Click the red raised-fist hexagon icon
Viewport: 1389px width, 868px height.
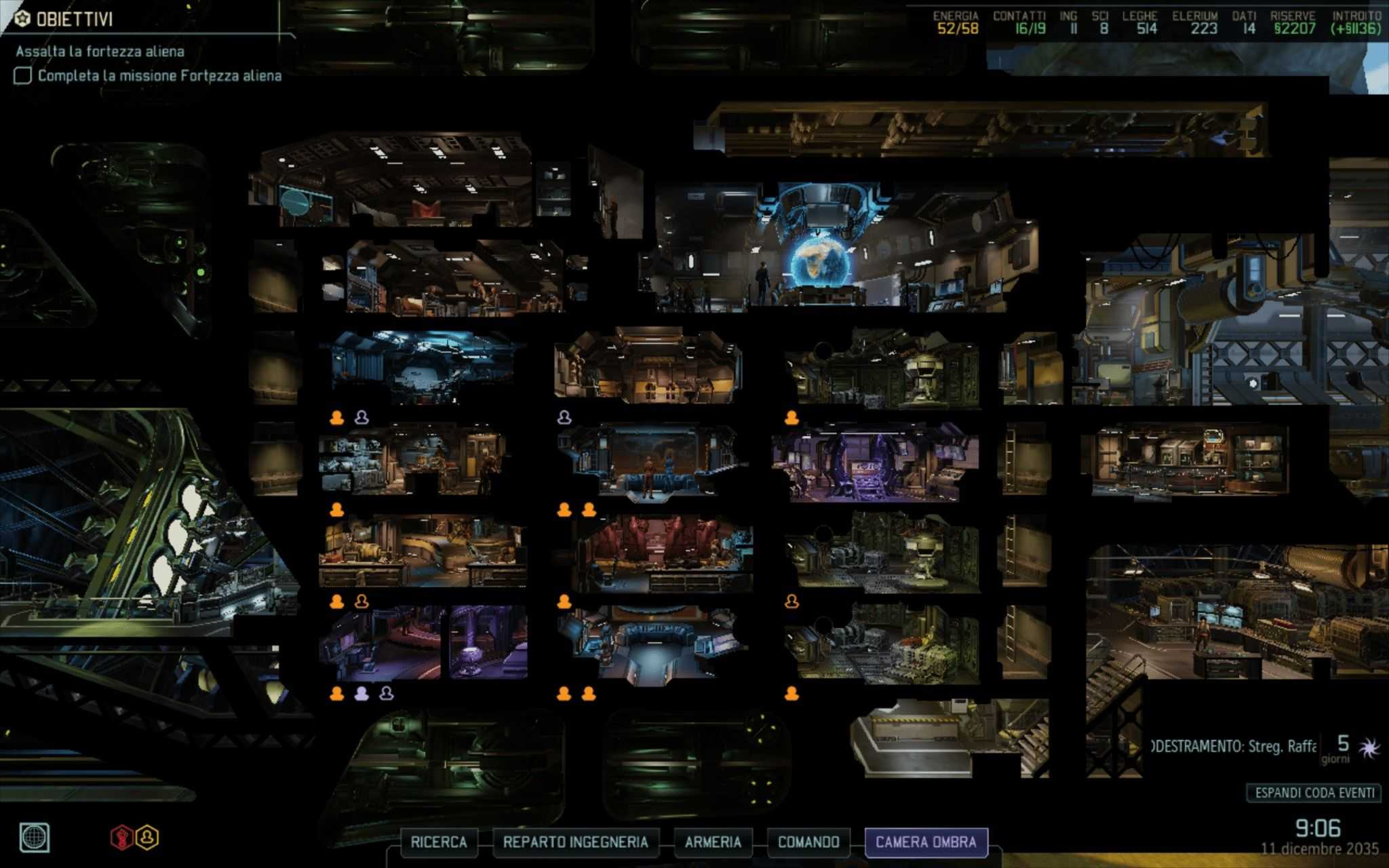[122, 837]
